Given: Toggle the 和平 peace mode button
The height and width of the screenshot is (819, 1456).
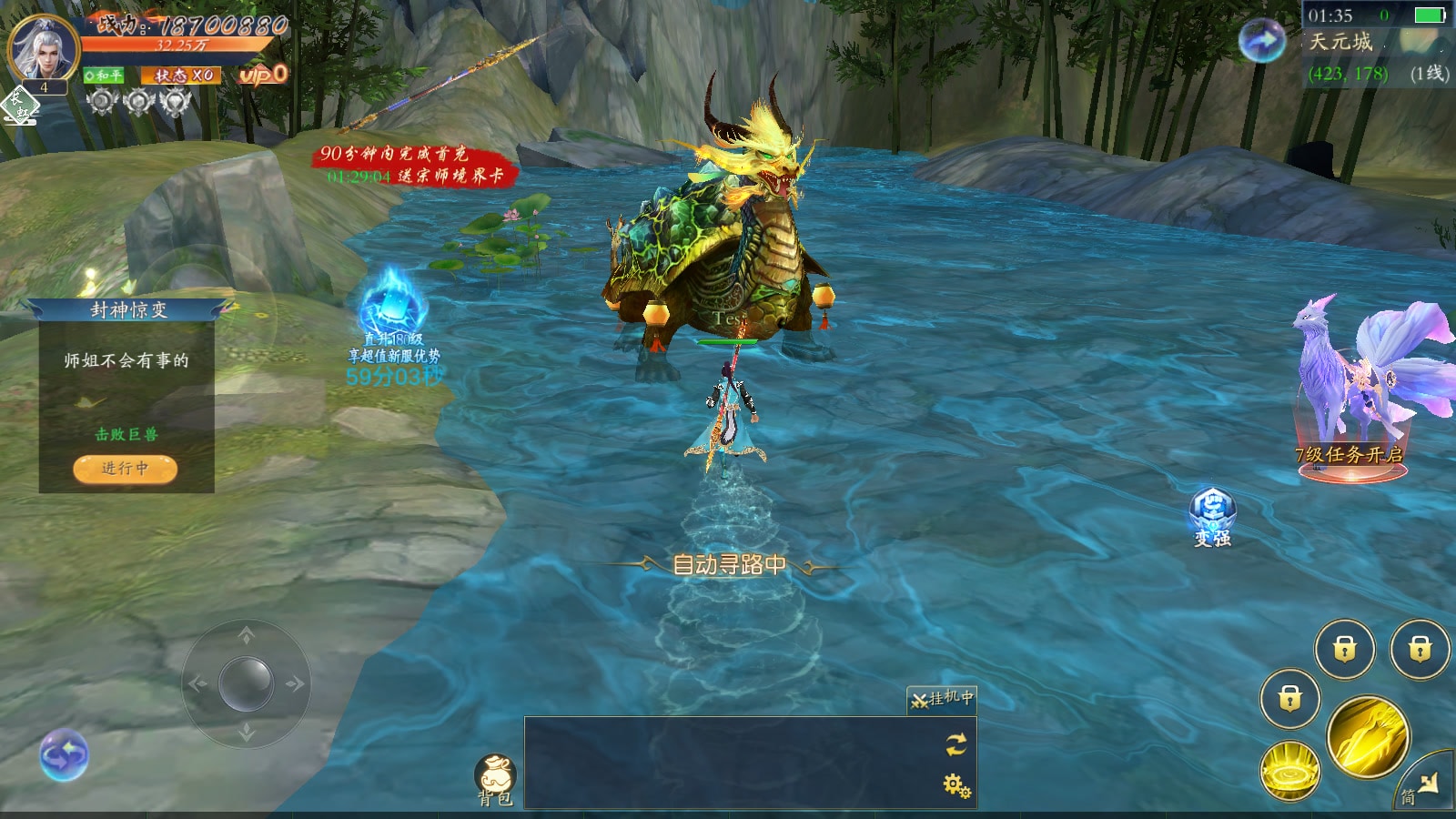Looking at the screenshot, I should [x=104, y=76].
